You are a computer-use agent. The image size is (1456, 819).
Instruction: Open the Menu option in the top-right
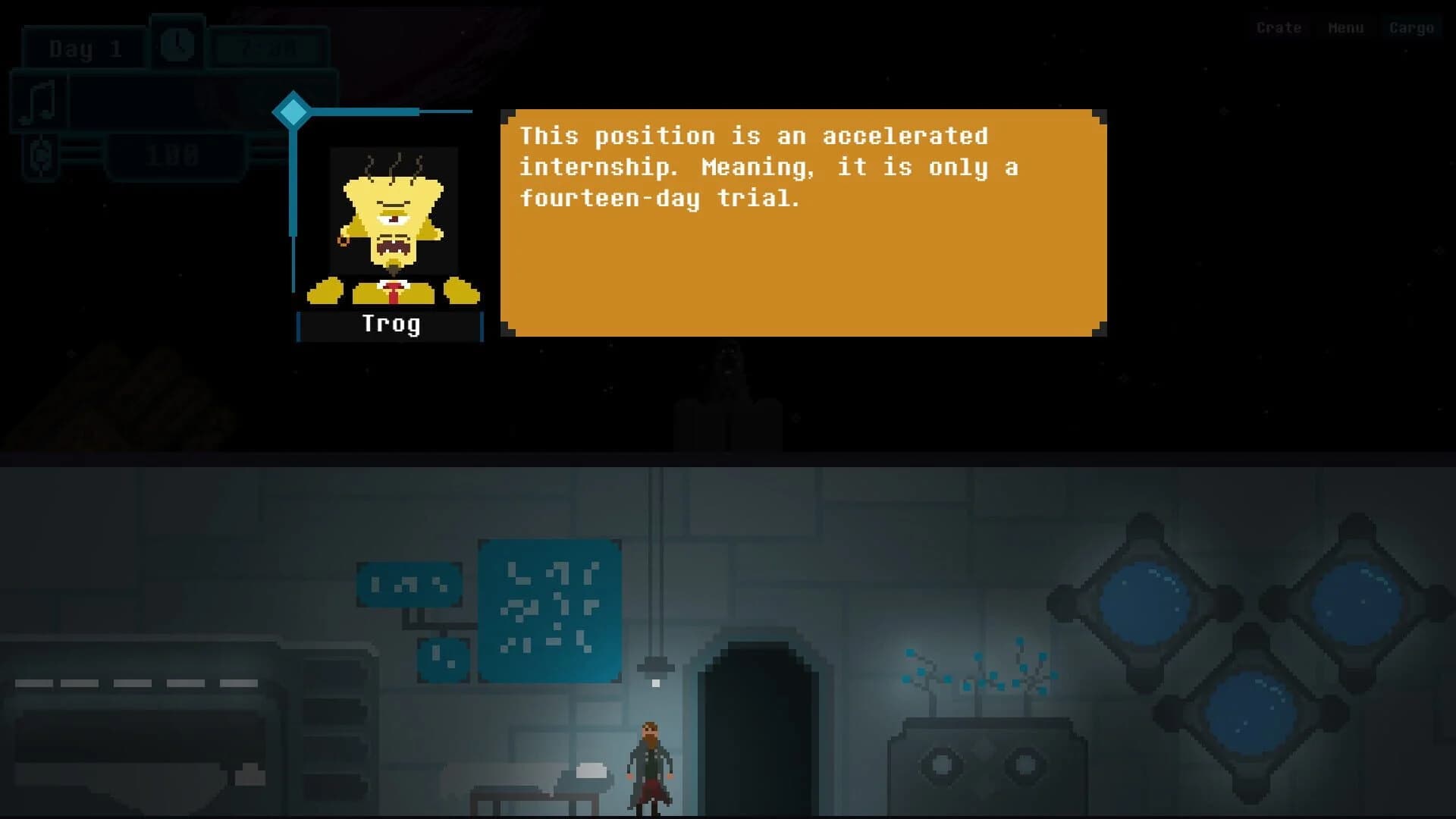point(1345,28)
